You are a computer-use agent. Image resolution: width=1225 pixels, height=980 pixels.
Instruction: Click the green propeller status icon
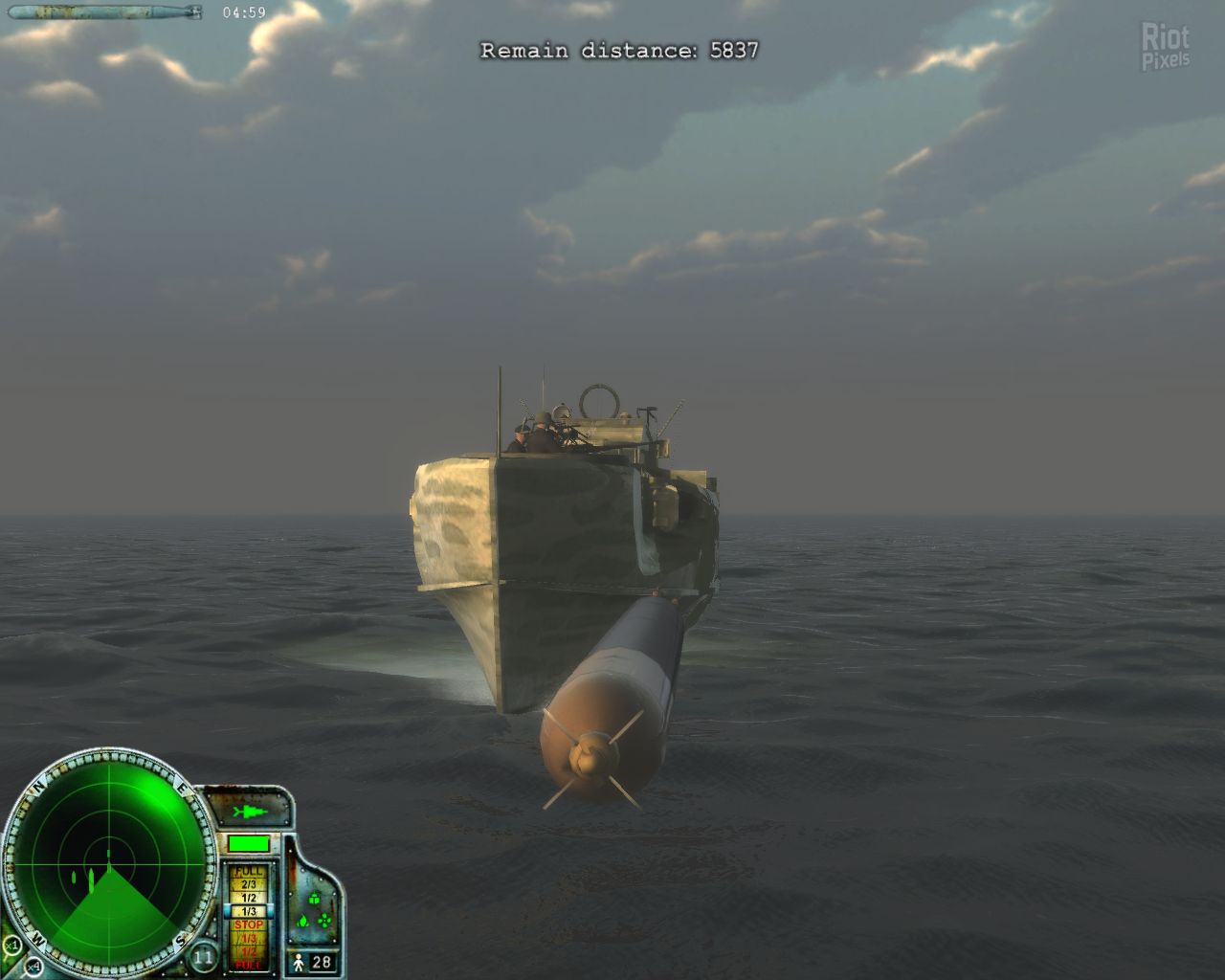[325, 922]
